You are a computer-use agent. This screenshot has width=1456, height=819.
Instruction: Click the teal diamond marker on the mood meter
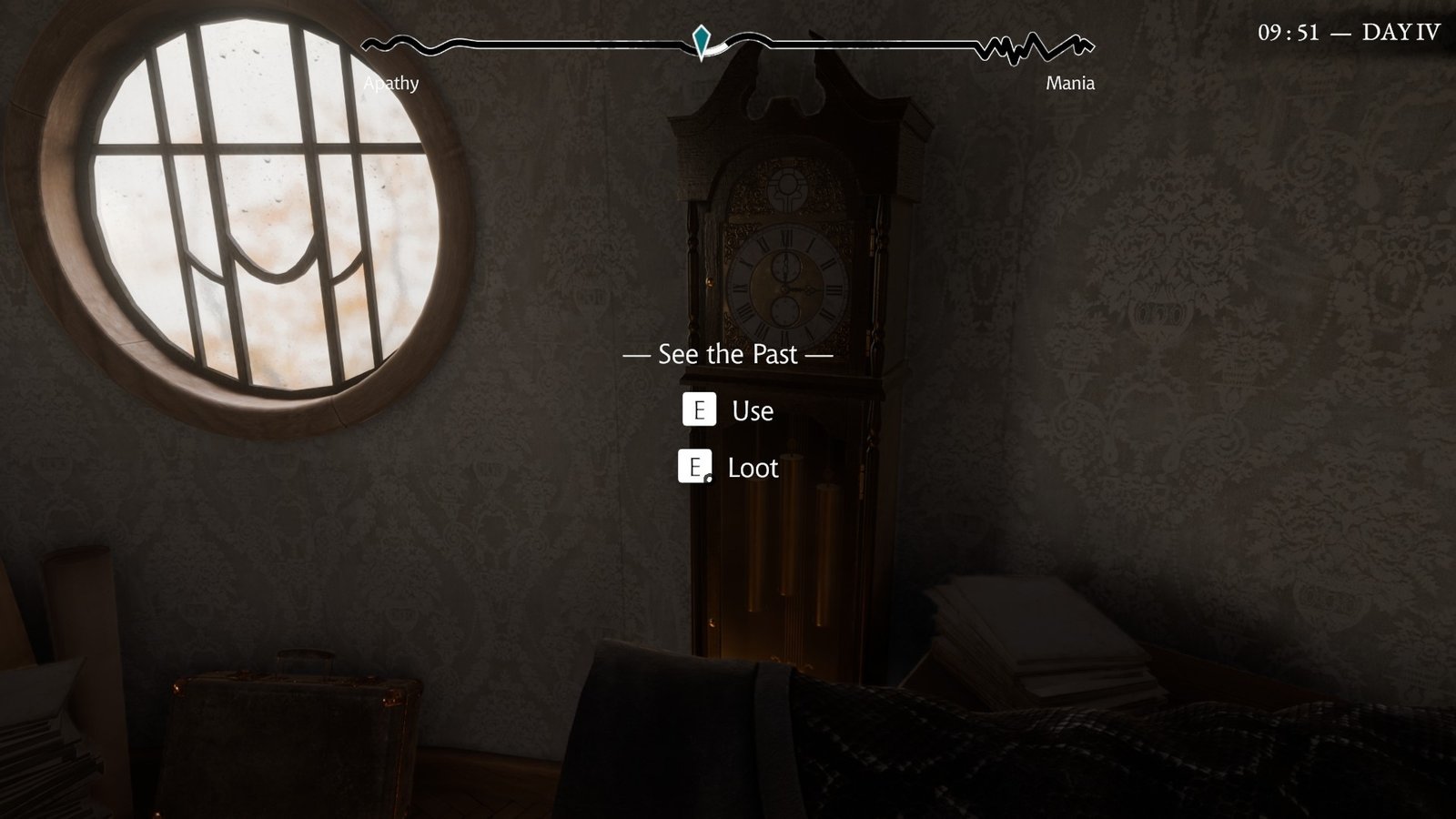coord(701,40)
